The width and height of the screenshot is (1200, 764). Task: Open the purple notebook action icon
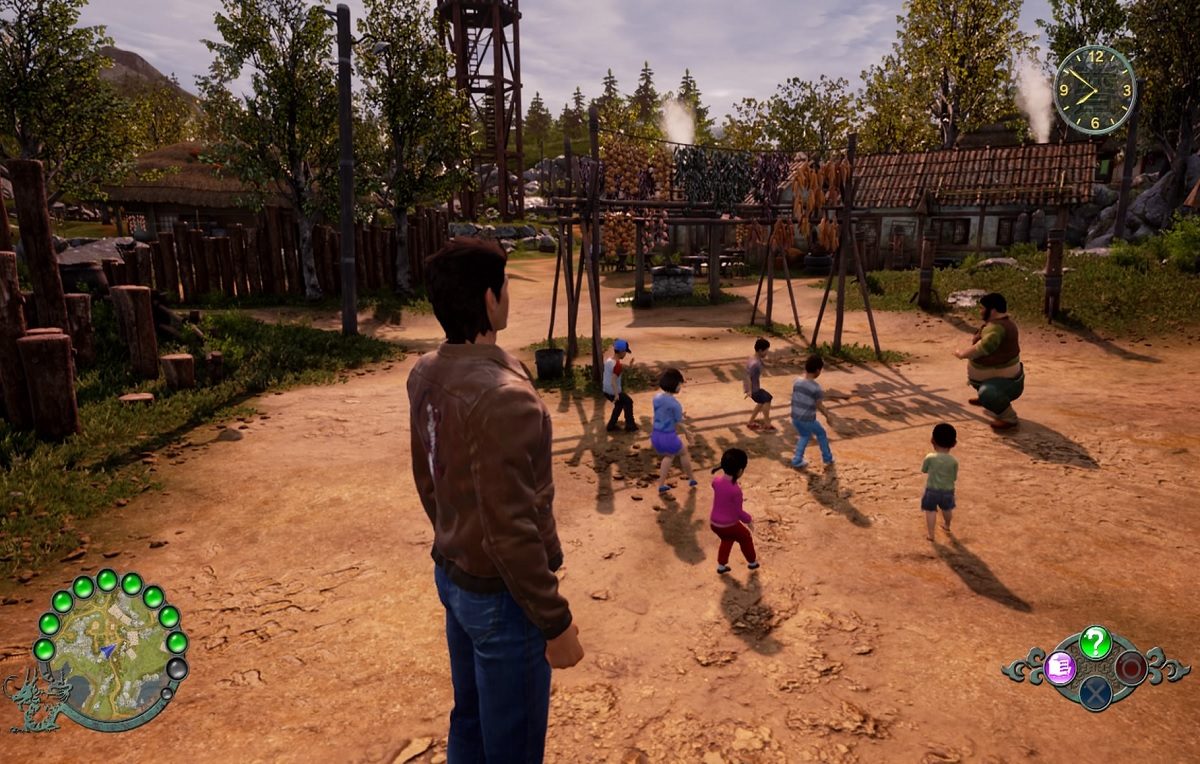tap(1059, 667)
